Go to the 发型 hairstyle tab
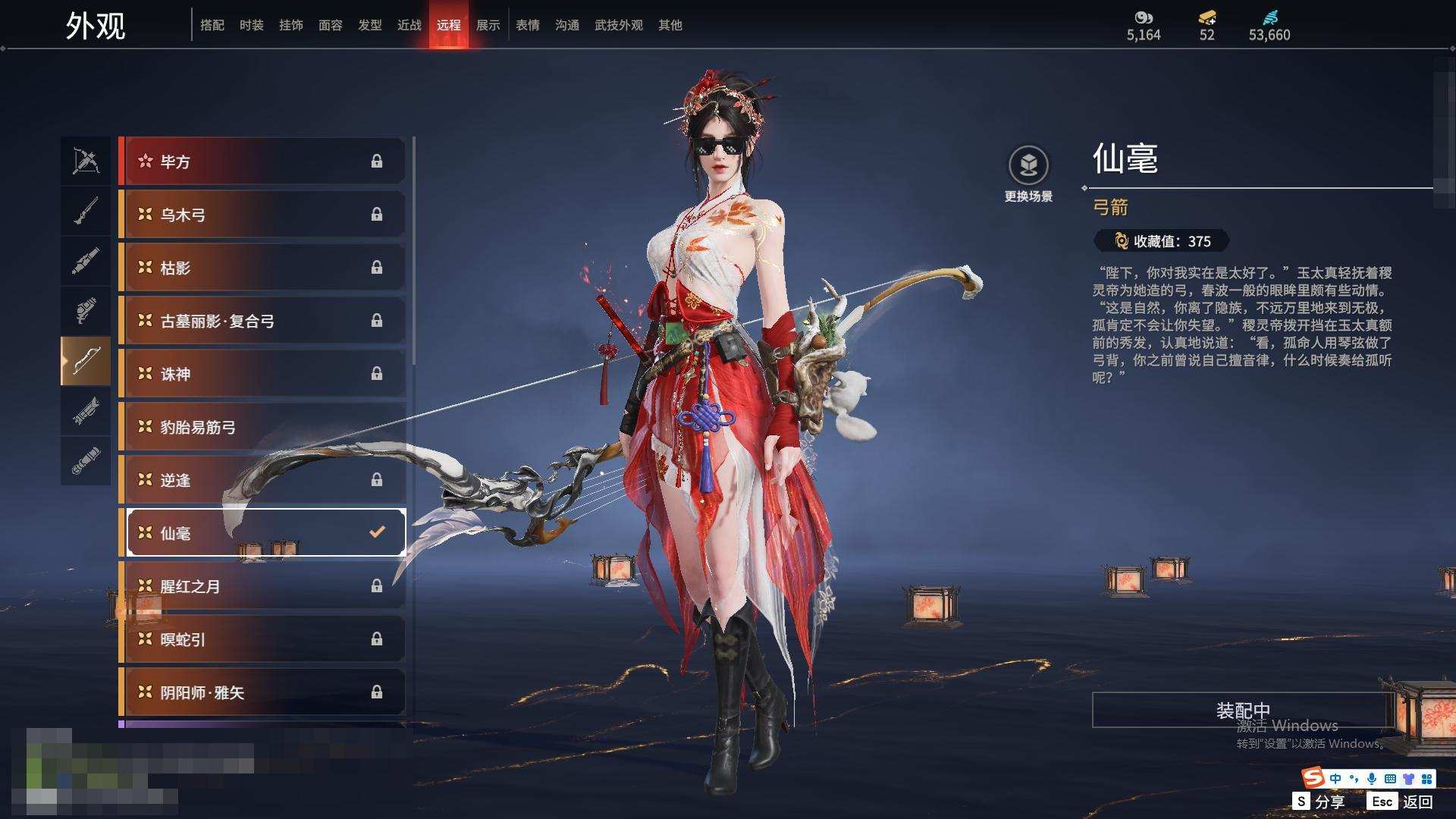The height and width of the screenshot is (819, 1456). [369, 25]
